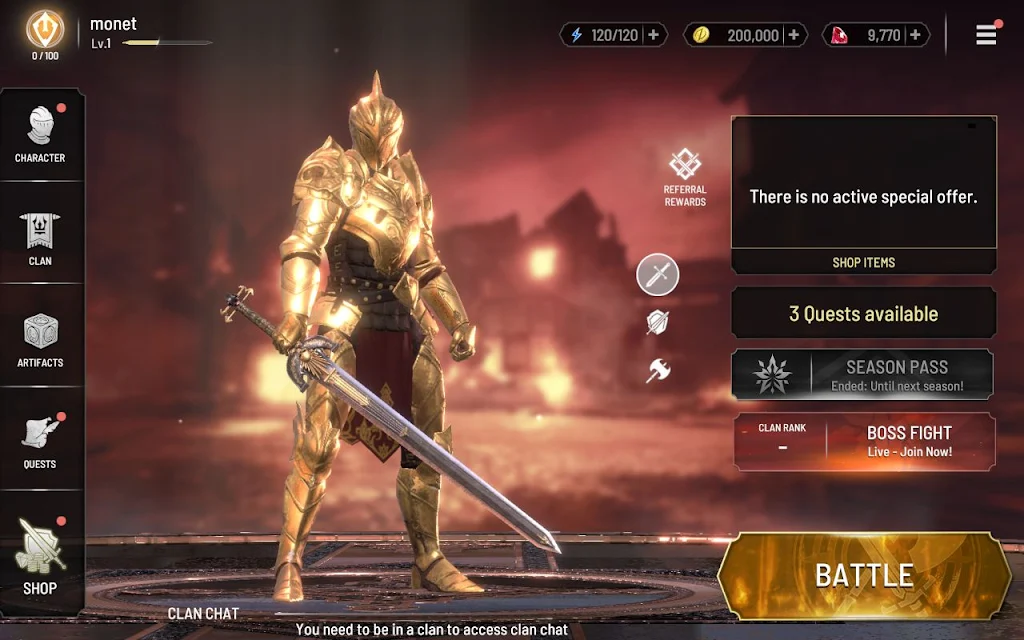Image resolution: width=1024 pixels, height=640 pixels.
Task: Add more gold coins with the plus button
Action: tap(794, 35)
